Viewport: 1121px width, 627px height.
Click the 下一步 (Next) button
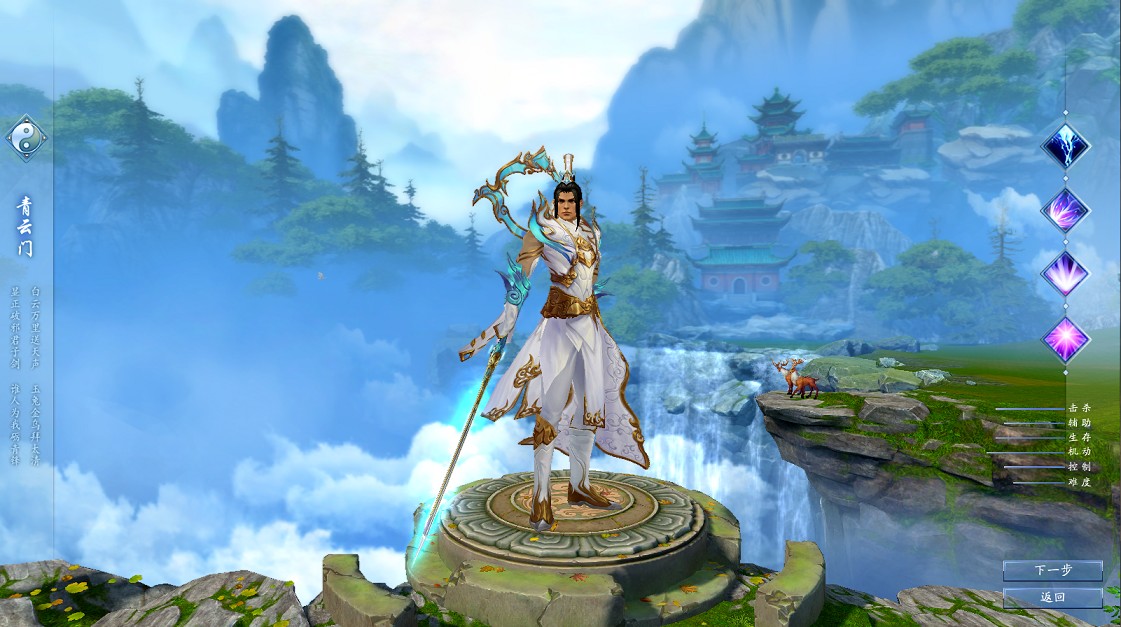pos(1052,570)
